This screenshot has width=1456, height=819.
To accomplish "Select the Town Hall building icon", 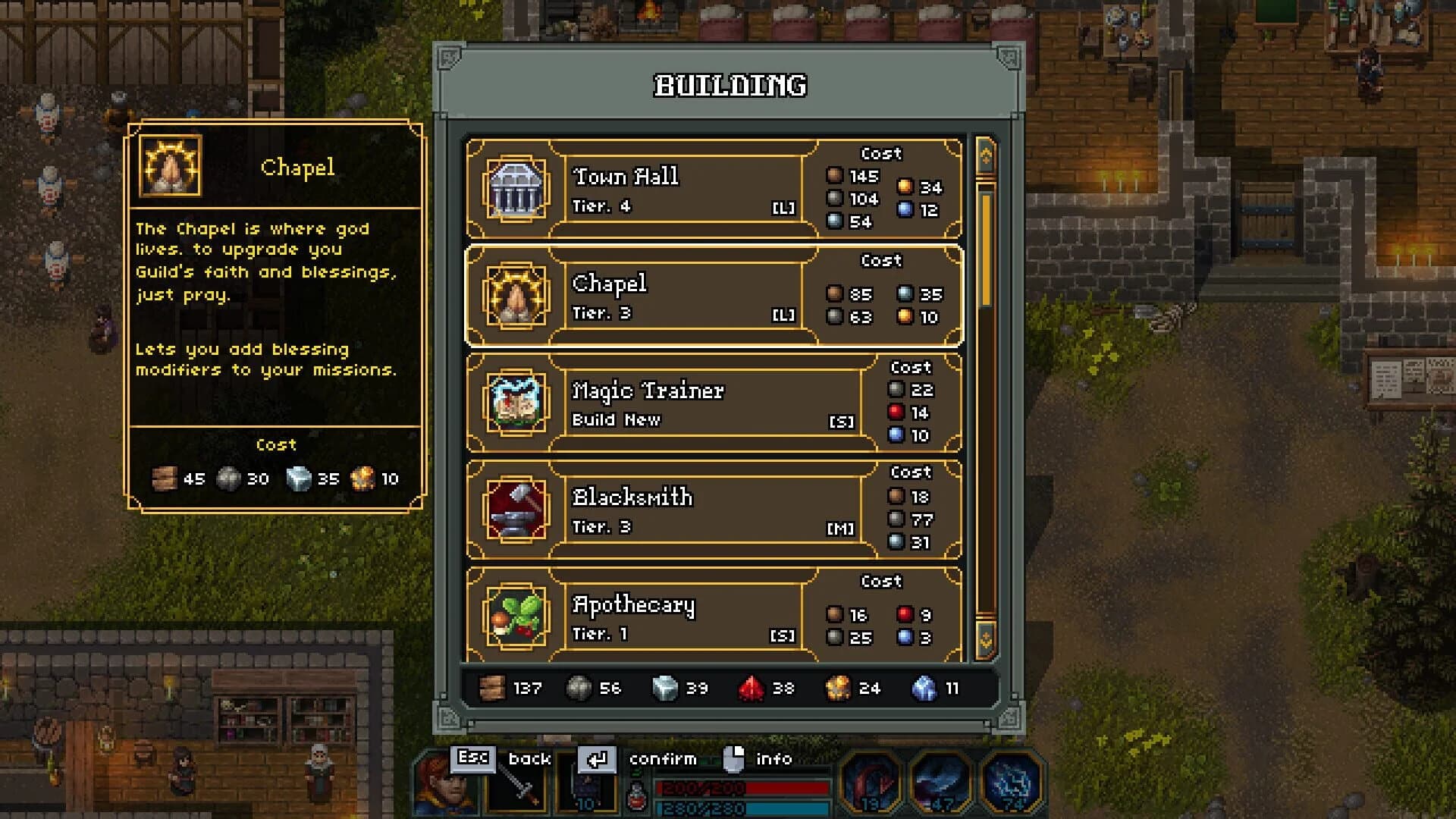I will coord(516,190).
